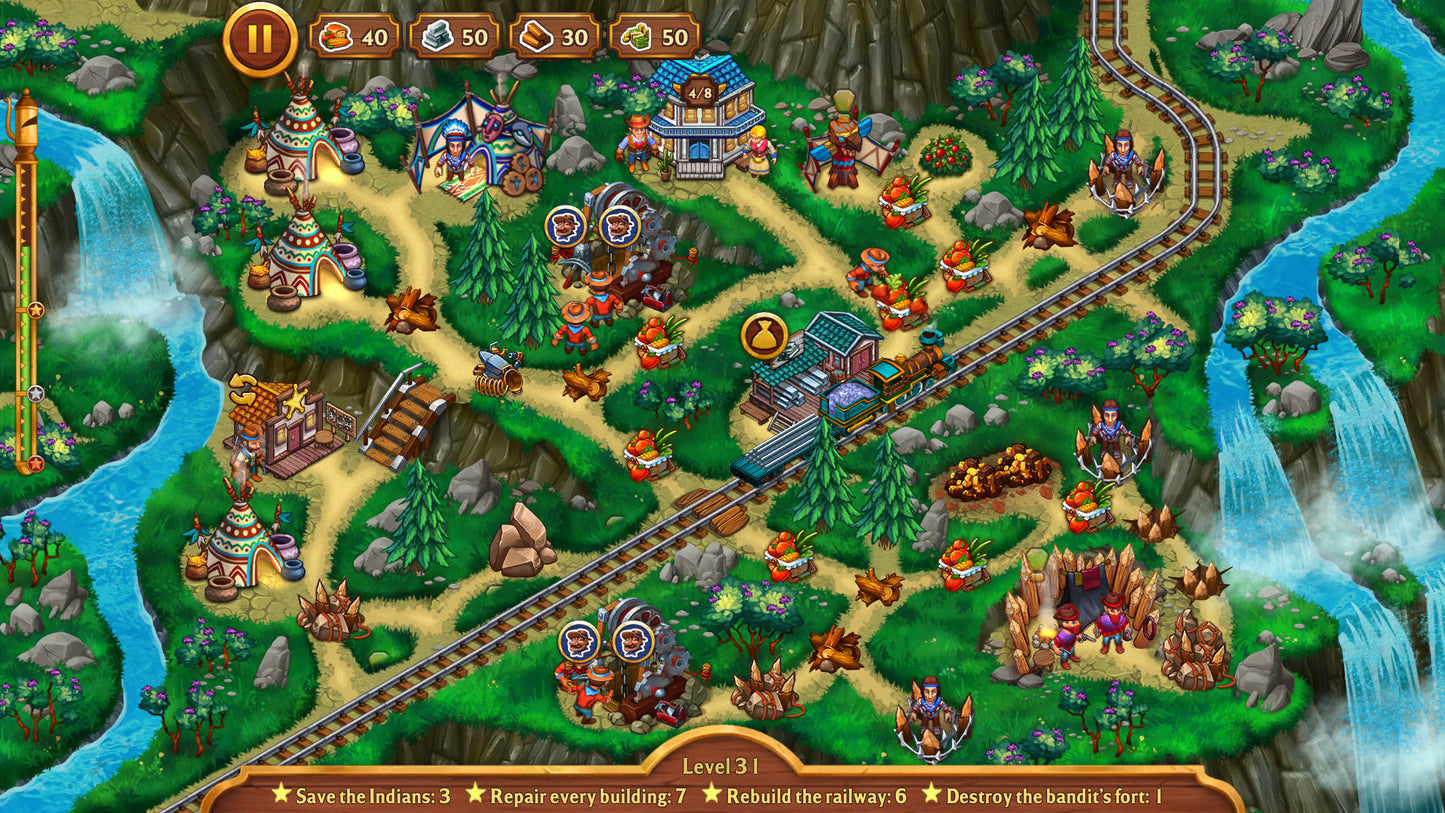Collect the hourglass bonus near the train depot
The image size is (1445, 813).
pyautogui.click(x=763, y=334)
